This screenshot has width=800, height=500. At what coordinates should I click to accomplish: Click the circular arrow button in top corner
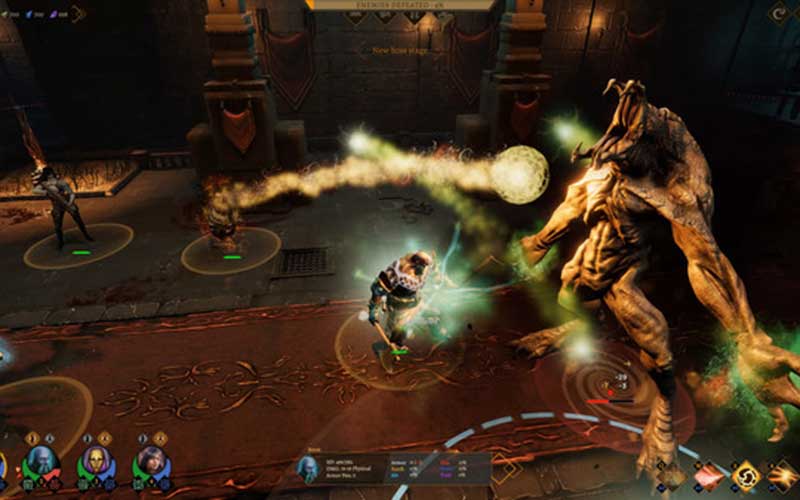(780, 13)
